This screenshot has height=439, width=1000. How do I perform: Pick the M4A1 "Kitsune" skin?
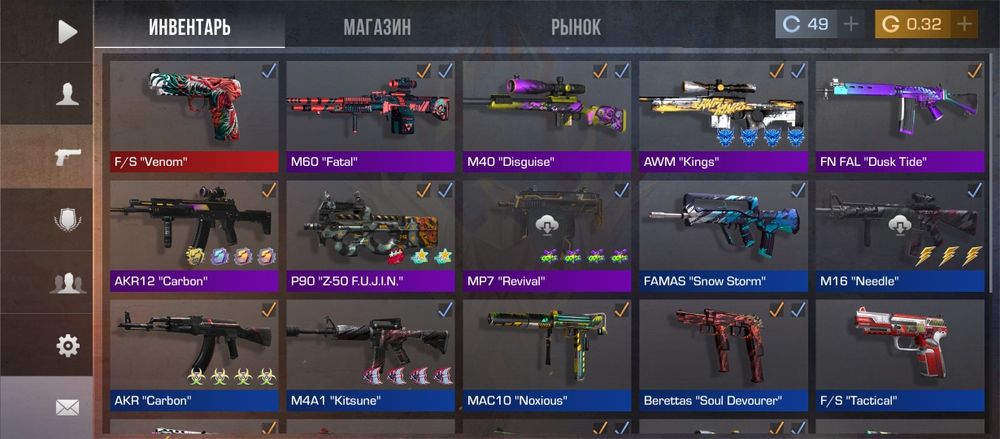[370, 355]
